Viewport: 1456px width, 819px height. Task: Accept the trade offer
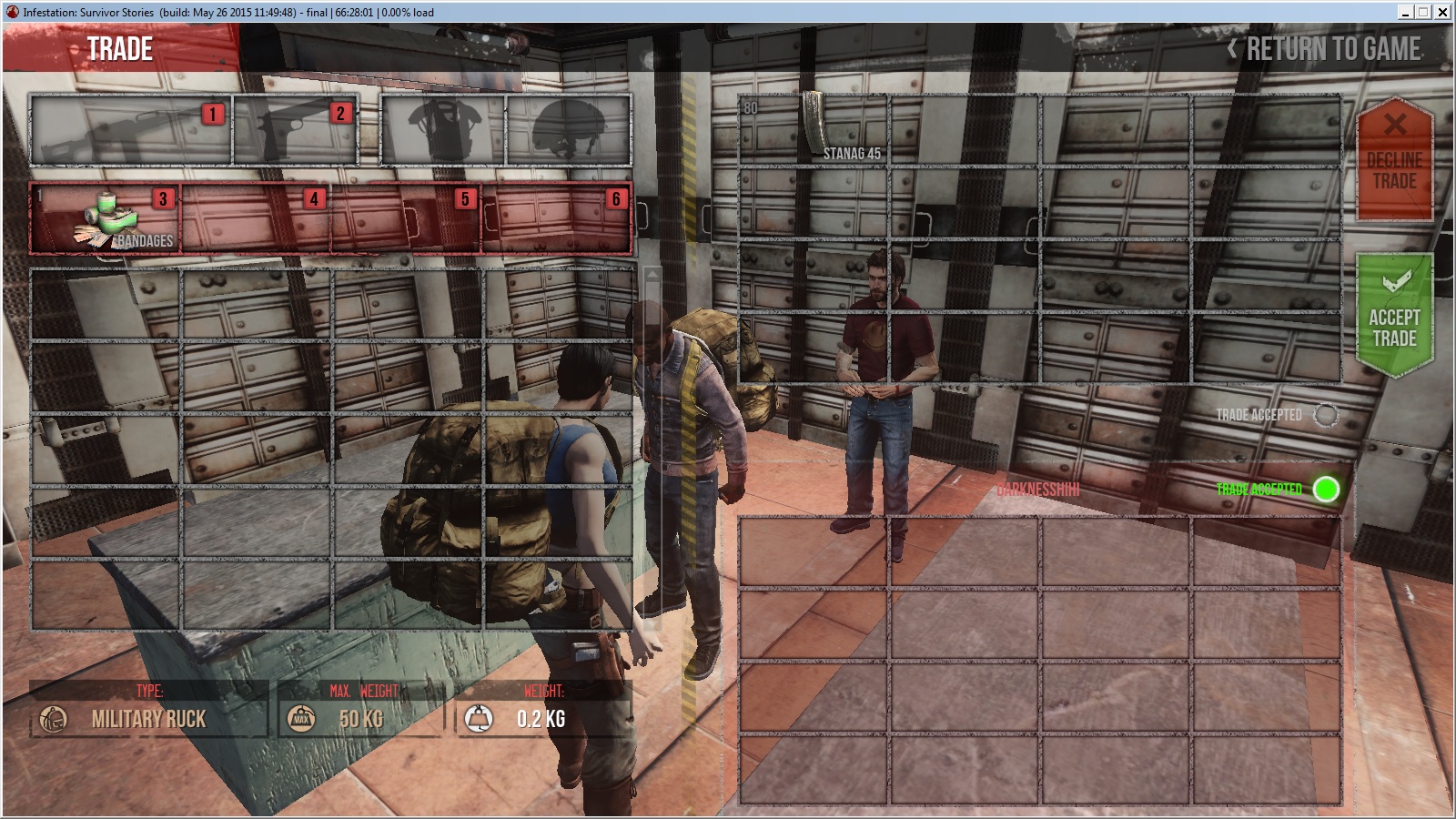1394,314
